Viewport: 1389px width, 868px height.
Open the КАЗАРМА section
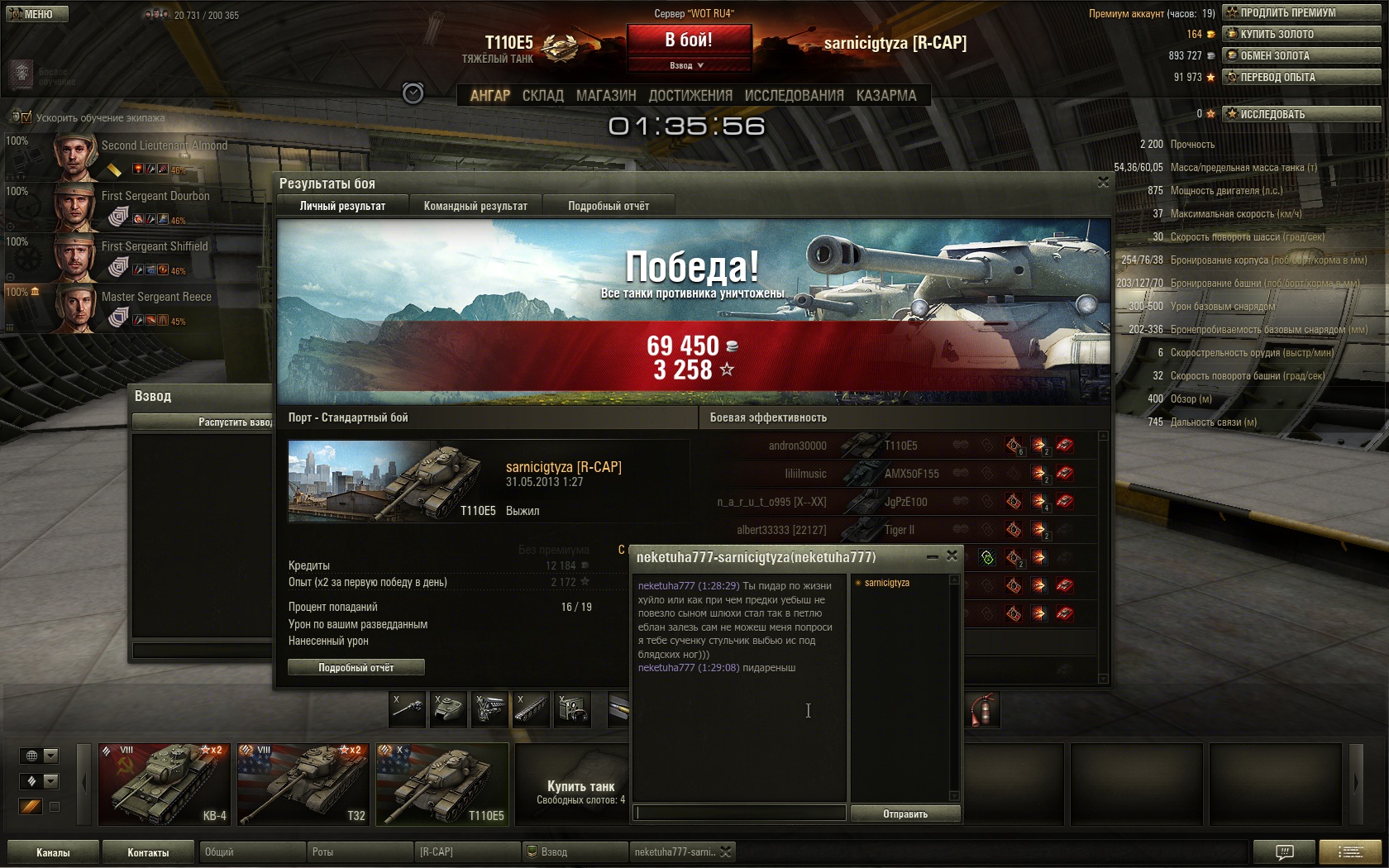pos(886,96)
